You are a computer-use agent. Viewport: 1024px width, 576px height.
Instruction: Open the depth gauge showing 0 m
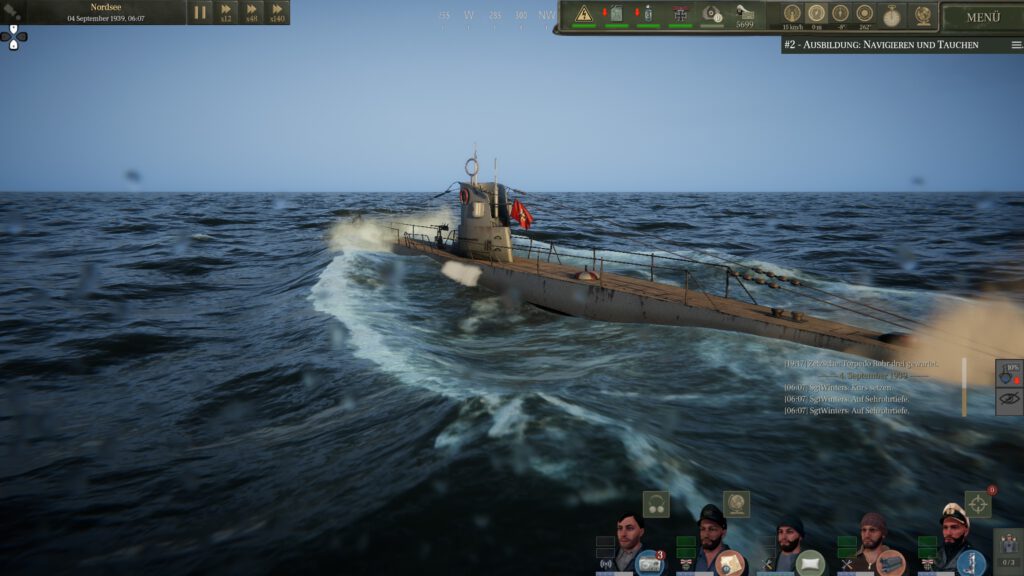(x=816, y=14)
